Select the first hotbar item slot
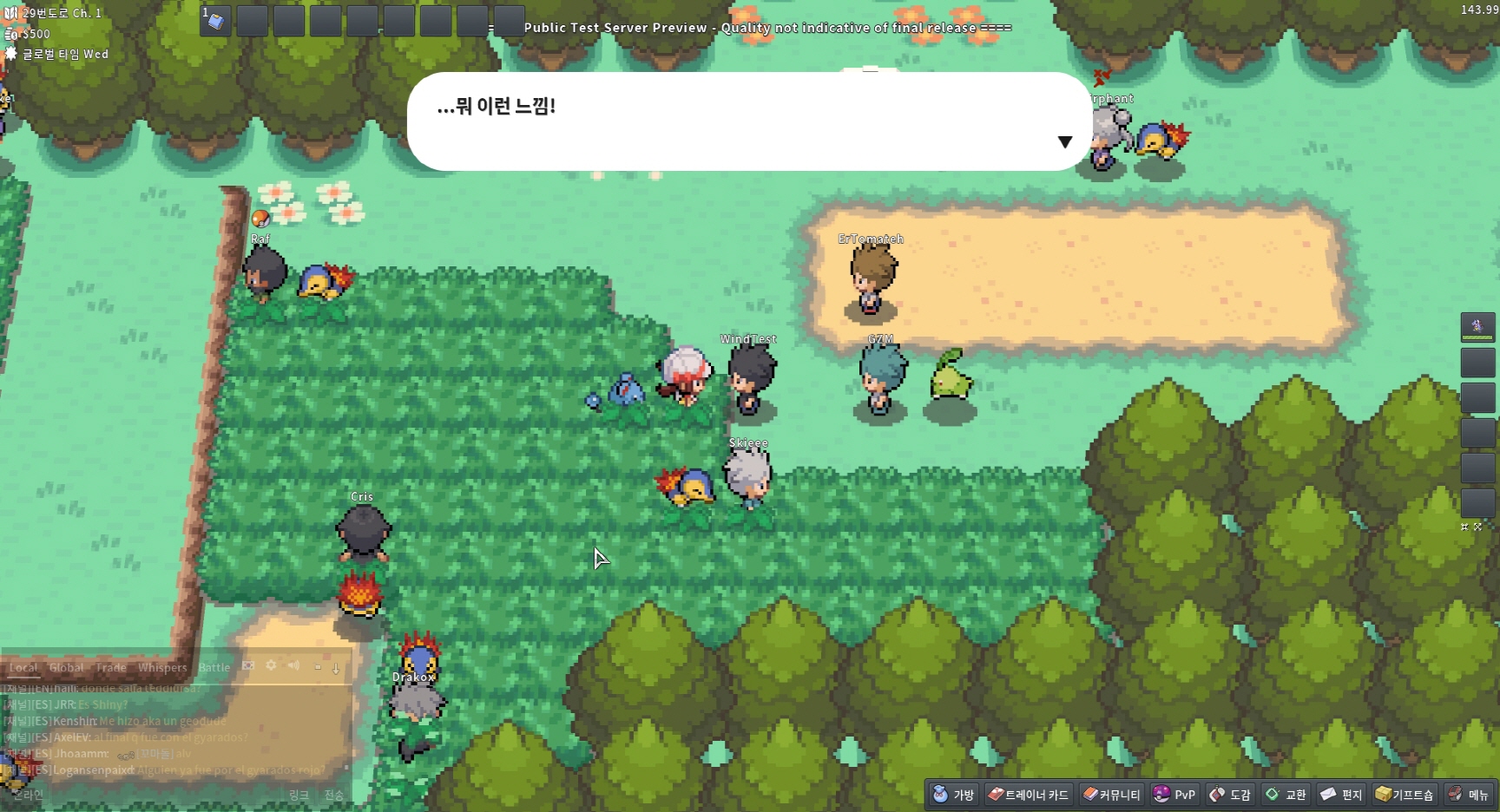The height and width of the screenshot is (812, 1500). pyautogui.click(x=215, y=21)
